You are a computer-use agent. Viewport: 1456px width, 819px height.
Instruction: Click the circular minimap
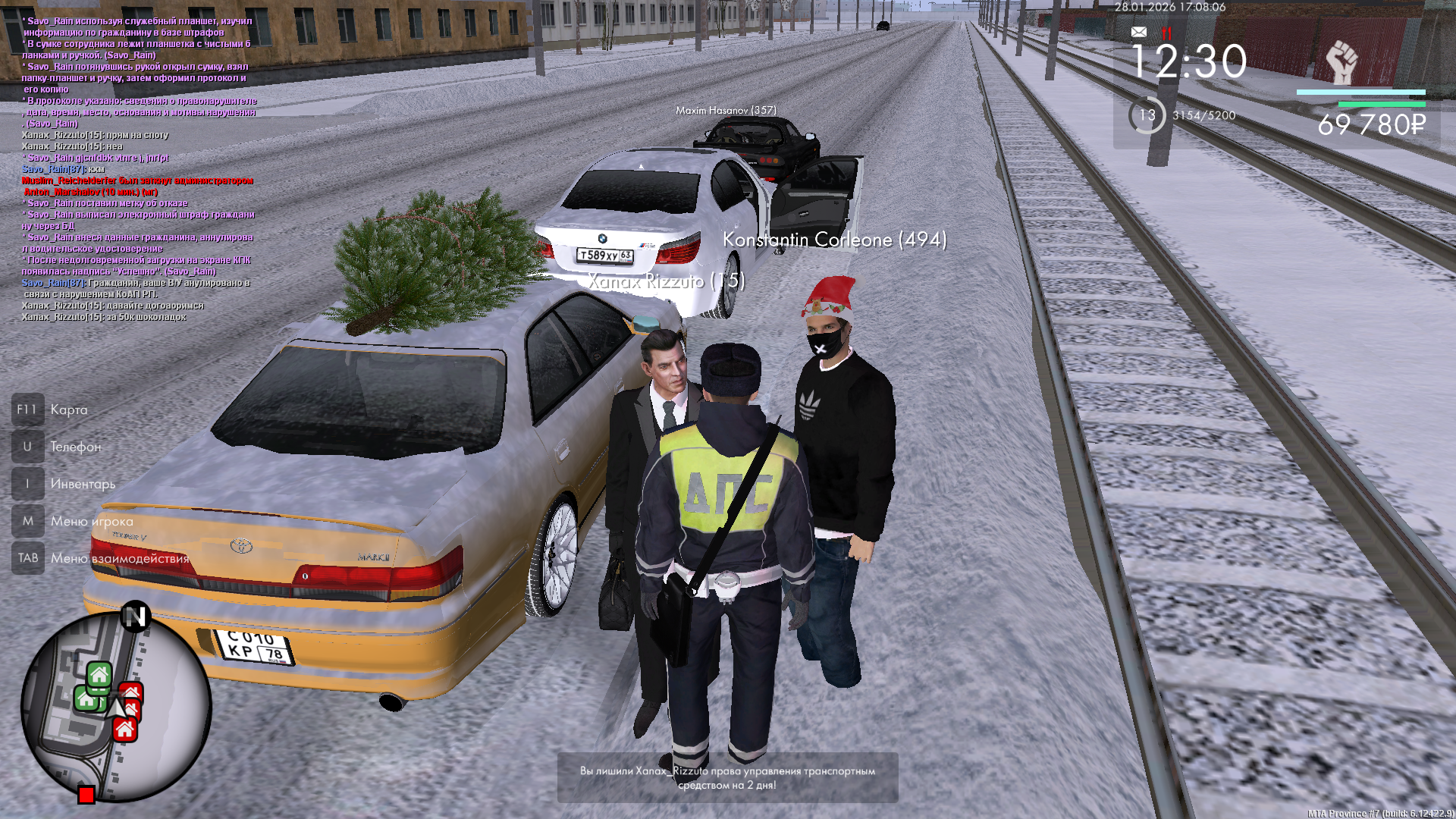click(x=116, y=706)
